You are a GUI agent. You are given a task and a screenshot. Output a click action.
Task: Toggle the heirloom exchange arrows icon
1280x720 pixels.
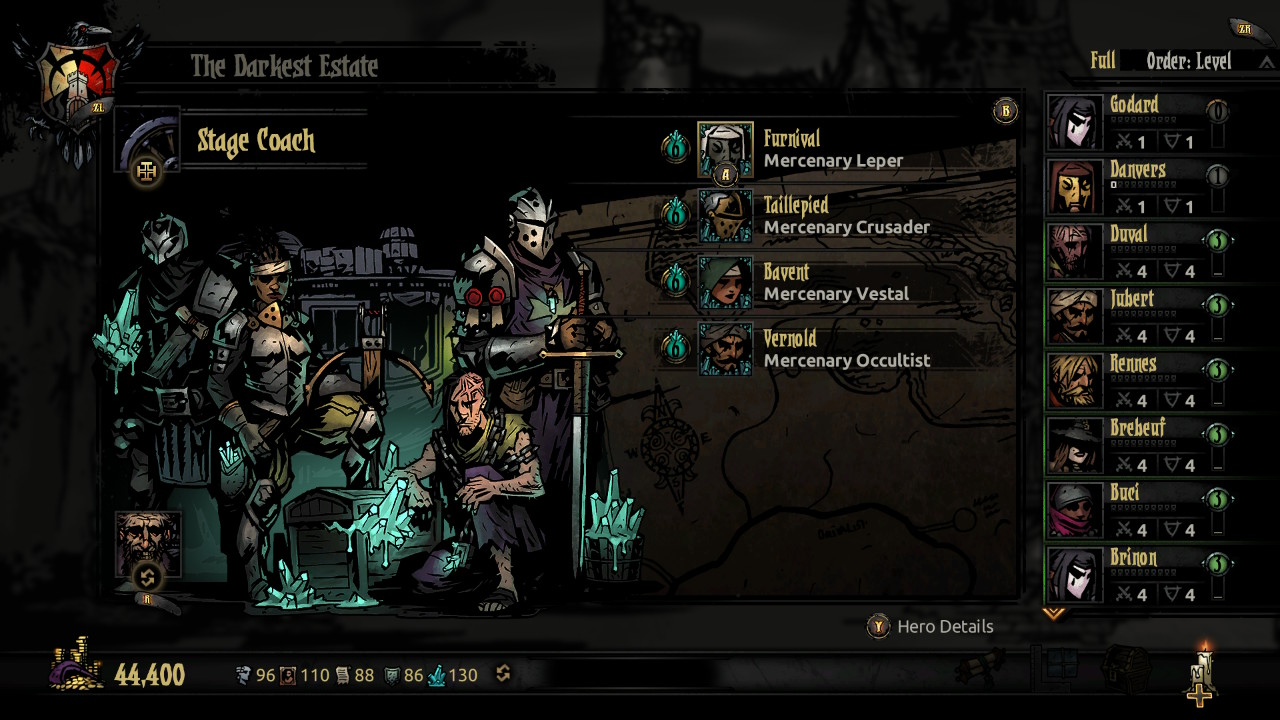(x=503, y=675)
